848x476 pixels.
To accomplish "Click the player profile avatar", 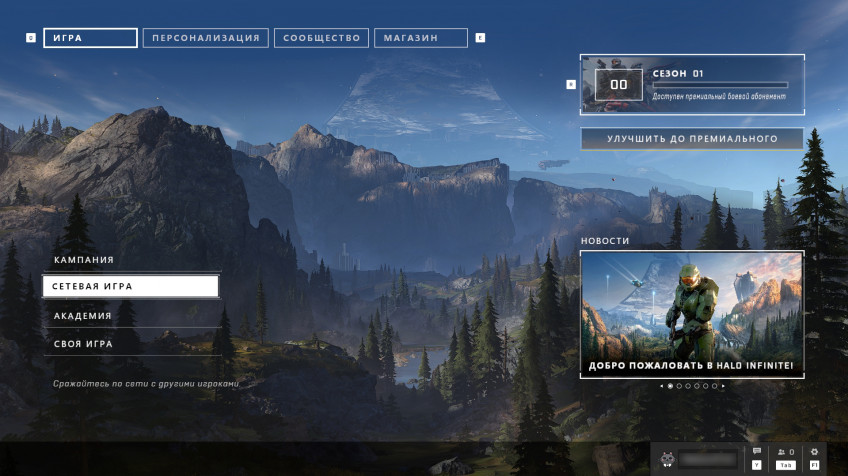I will (667, 458).
